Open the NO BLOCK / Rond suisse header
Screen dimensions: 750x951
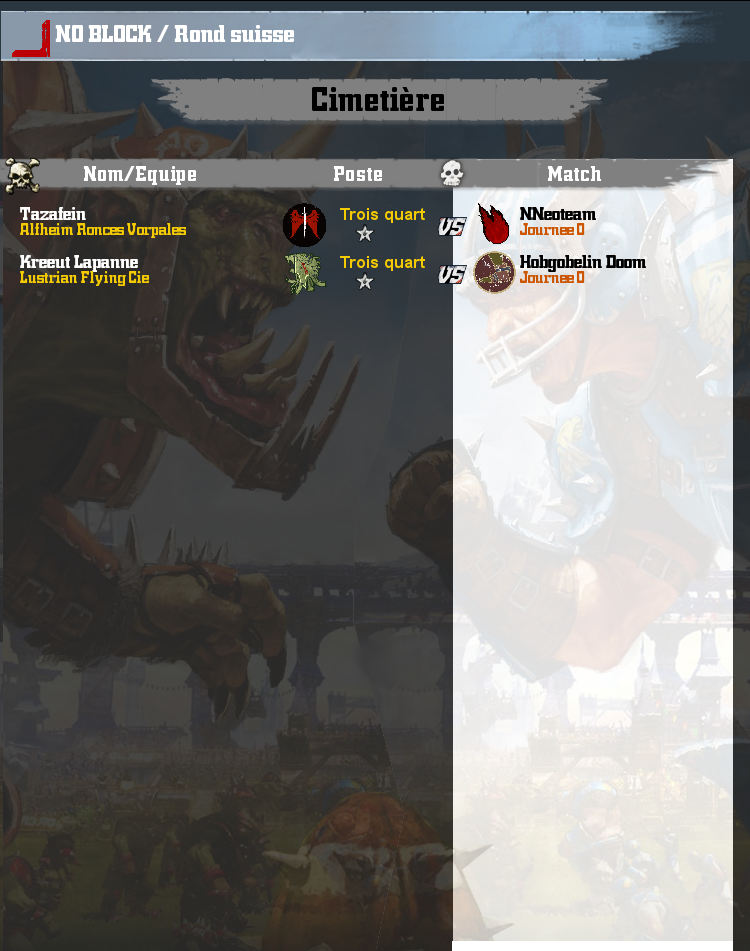click(175, 34)
